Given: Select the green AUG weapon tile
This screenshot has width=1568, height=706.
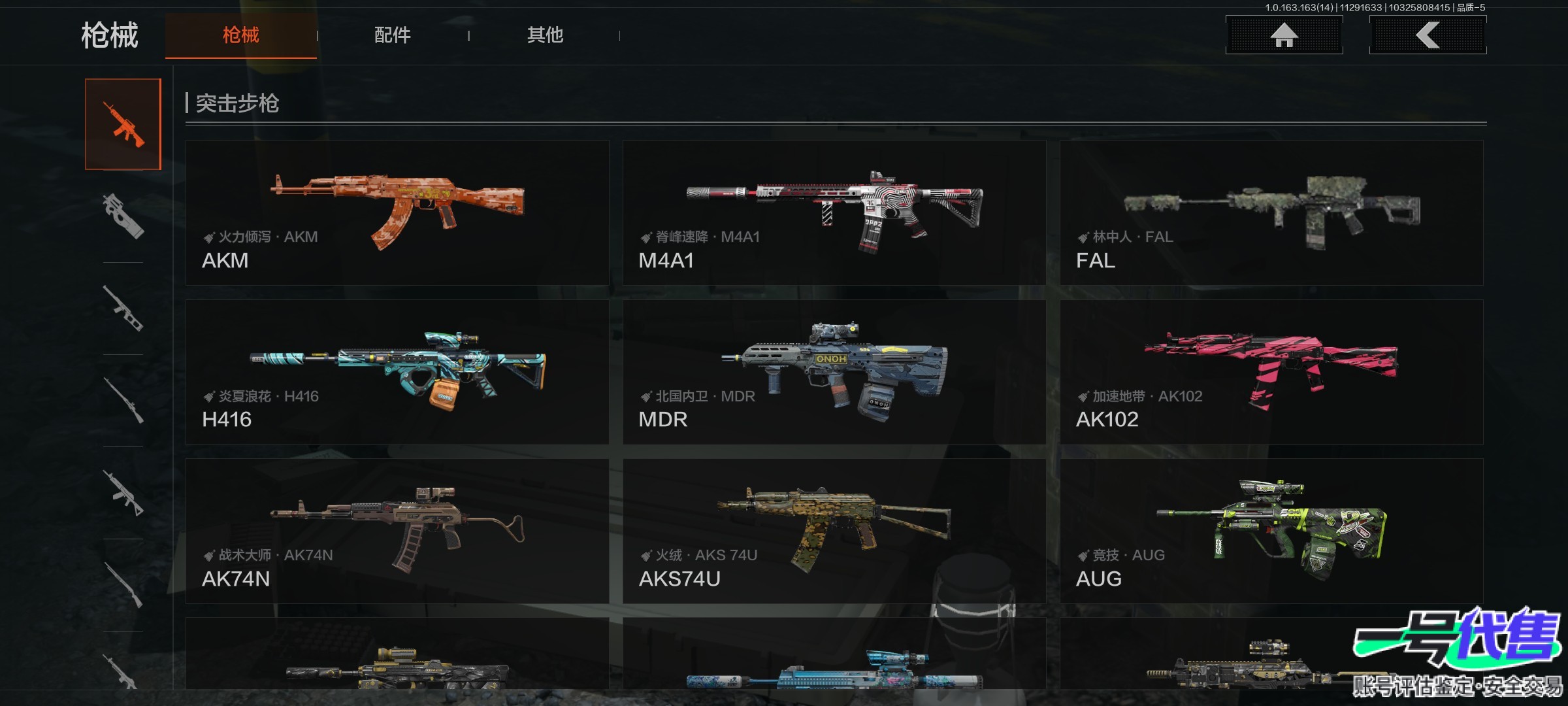Looking at the screenshot, I should coord(1271,531).
